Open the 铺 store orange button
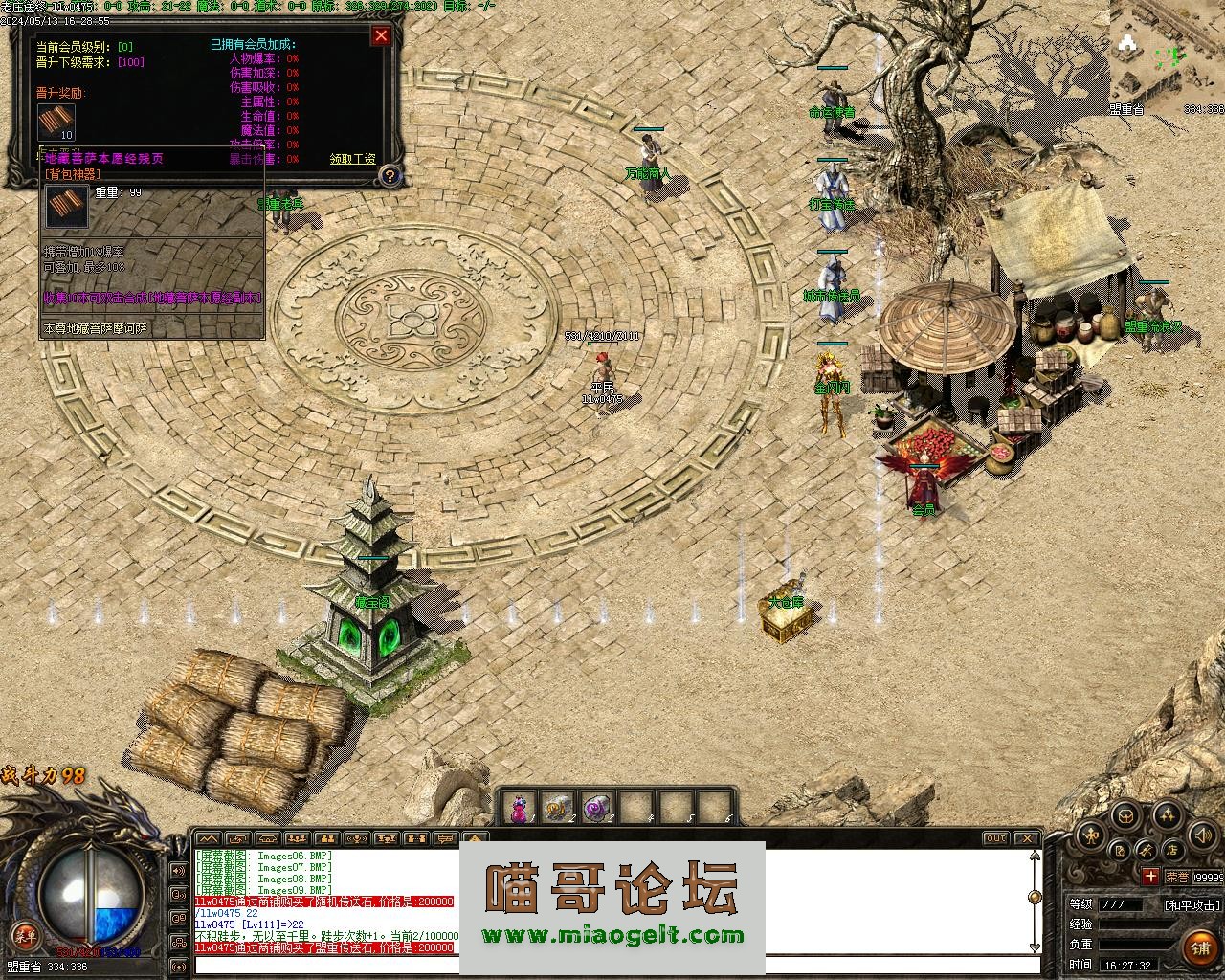Screen dimensions: 1225x980 [x=1200, y=947]
